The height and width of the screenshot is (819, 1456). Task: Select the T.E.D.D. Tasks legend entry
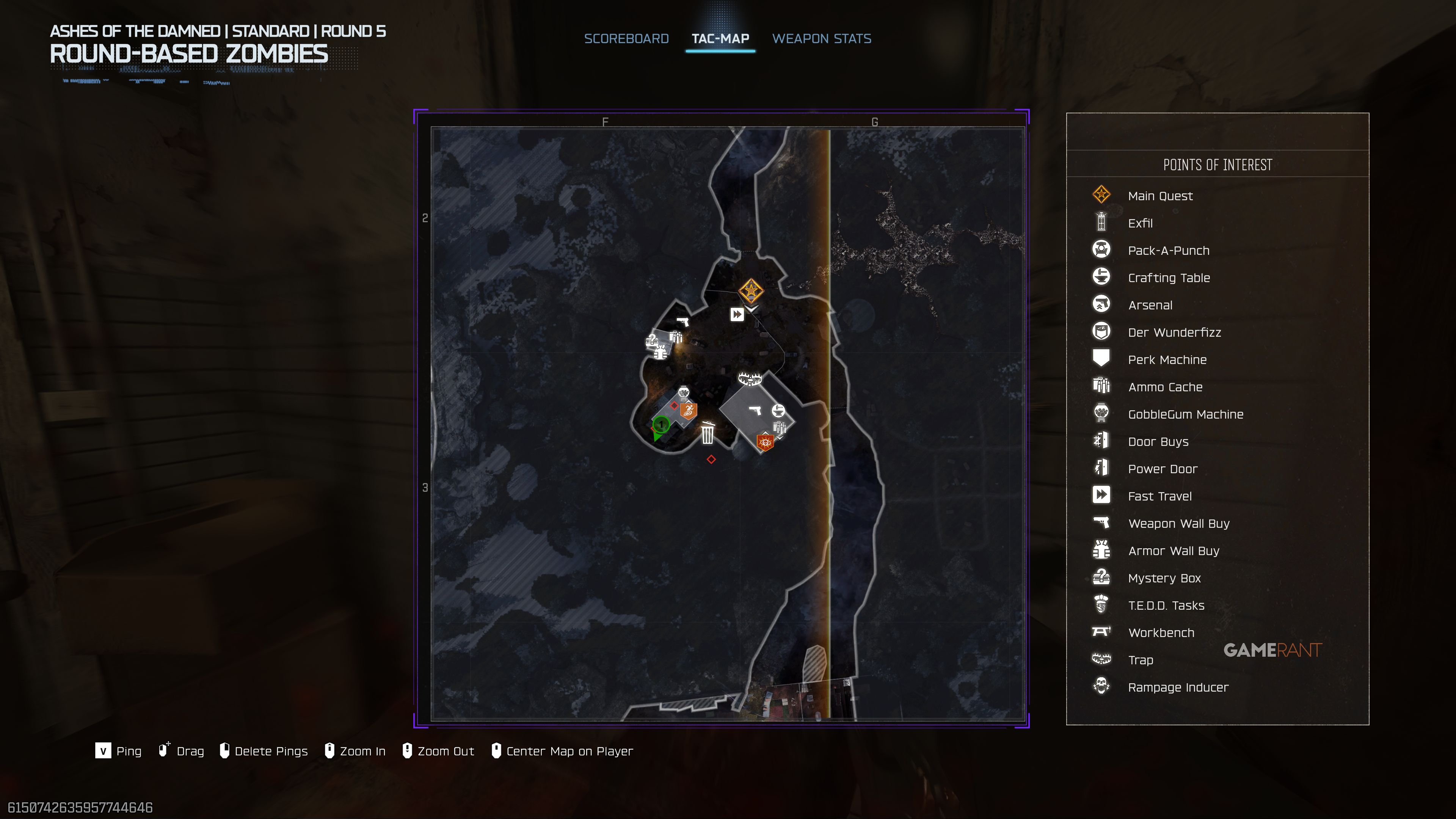[x=1166, y=606]
